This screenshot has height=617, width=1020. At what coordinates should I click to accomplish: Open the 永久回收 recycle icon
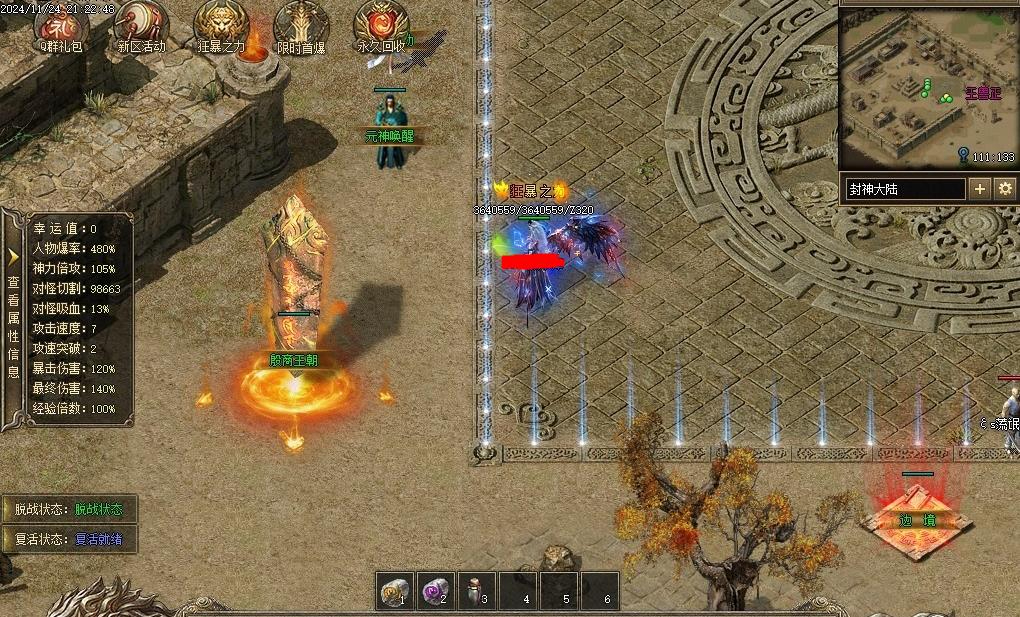pos(381,23)
